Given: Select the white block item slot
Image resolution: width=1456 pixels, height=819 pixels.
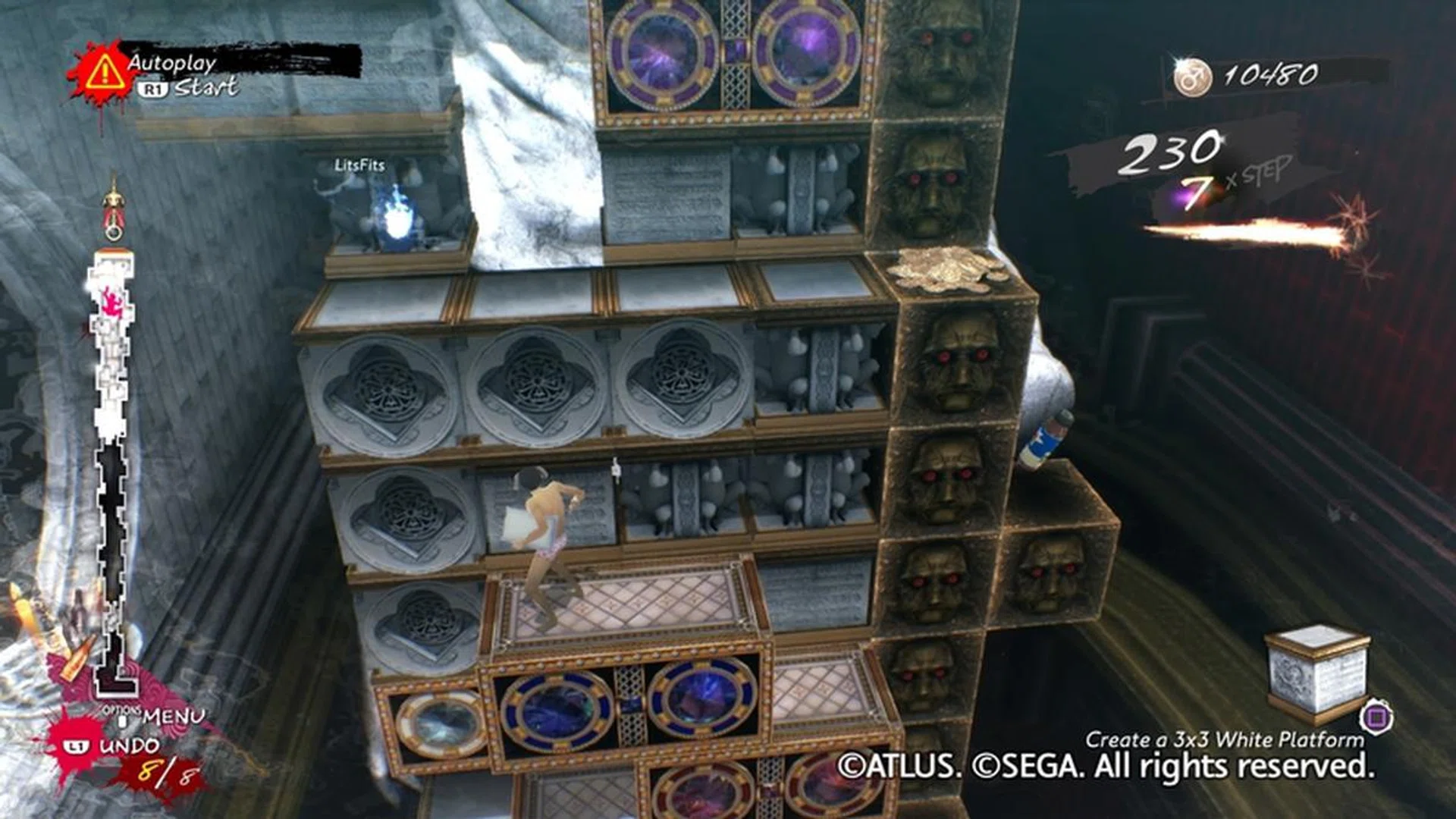Looking at the screenshot, I should point(1317,673).
